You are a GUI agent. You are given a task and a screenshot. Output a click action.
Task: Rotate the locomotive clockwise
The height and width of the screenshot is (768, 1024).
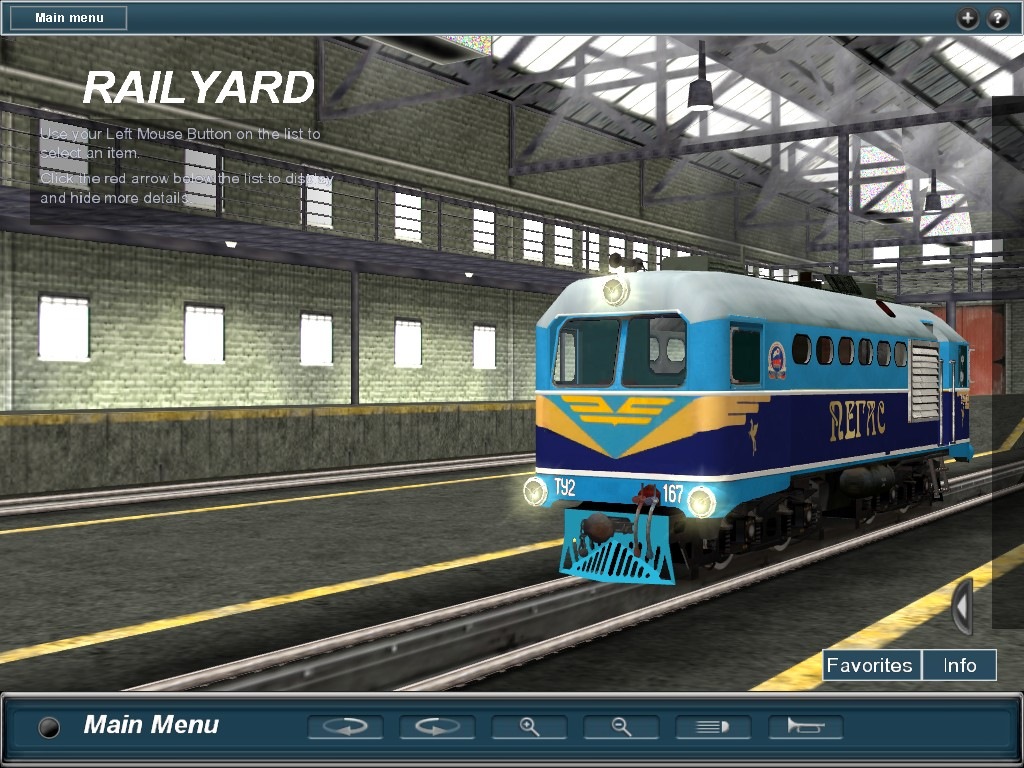[437, 727]
